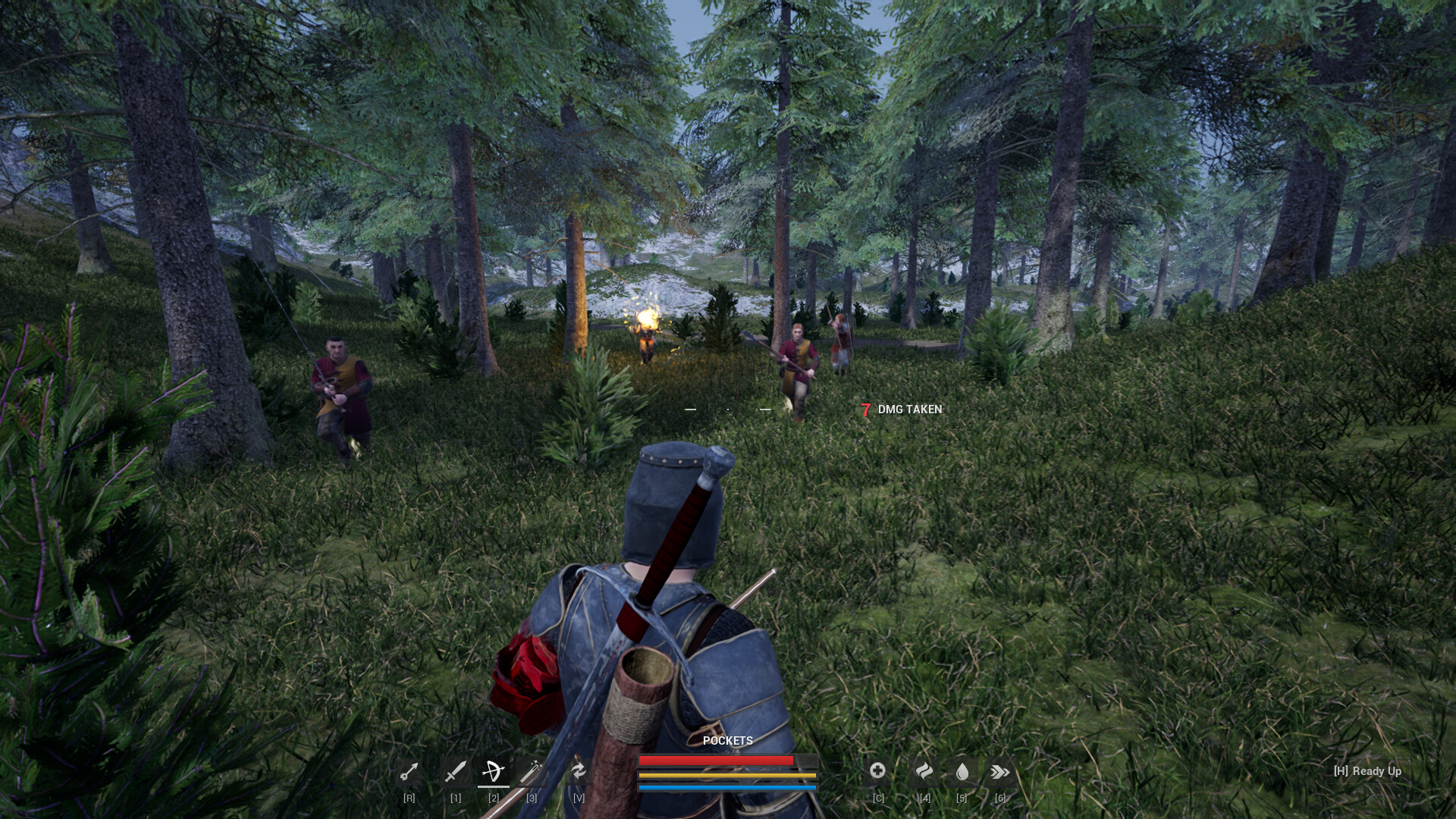Click the DMG TAKEN indicator
Screen dimensions: 1456x819
[901, 409]
